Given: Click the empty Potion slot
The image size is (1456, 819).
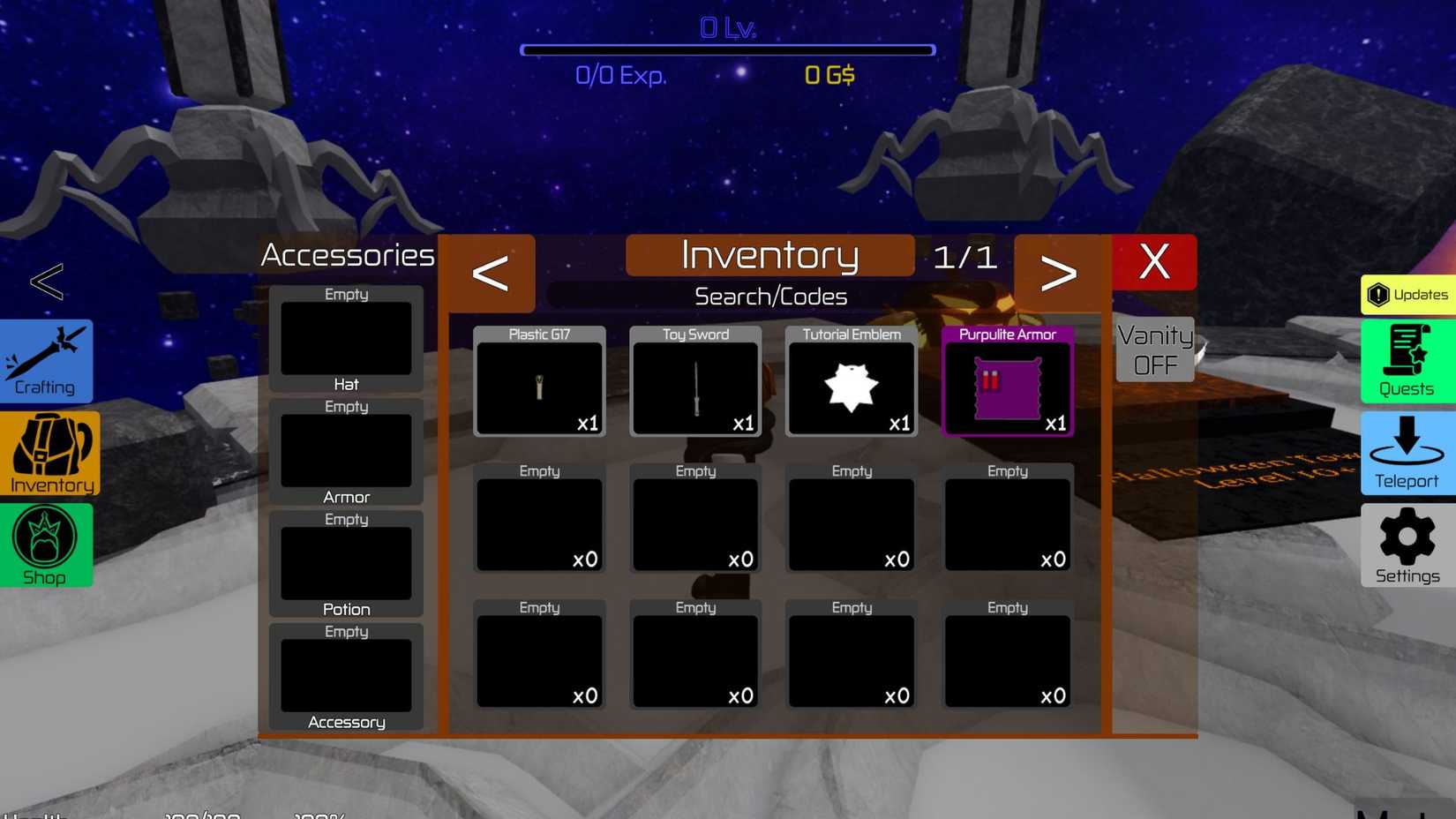Looking at the screenshot, I should click(346, 563).
